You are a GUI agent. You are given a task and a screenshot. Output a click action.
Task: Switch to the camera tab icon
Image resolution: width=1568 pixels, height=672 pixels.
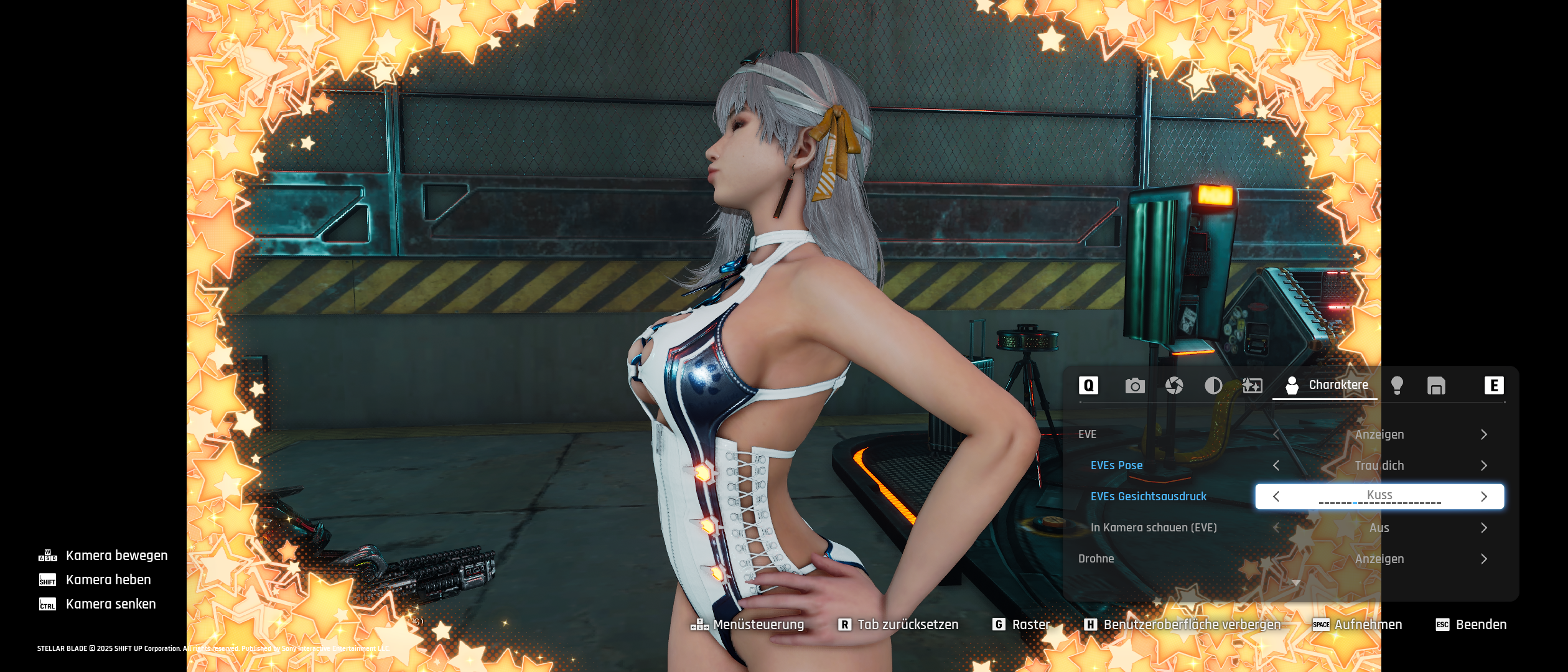(x=1135, y=386)
